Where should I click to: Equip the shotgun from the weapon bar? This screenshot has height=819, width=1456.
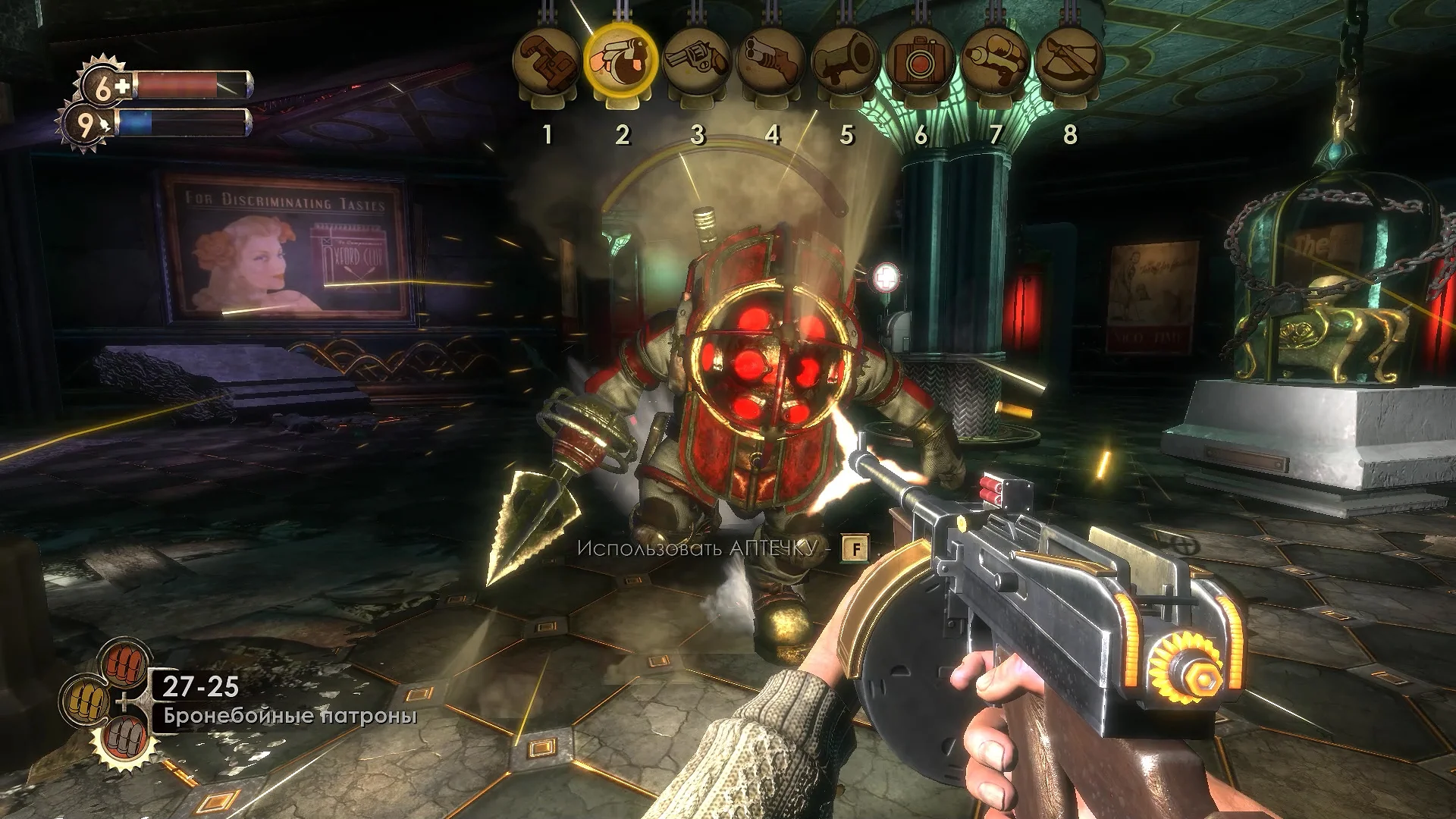(770, 62)
